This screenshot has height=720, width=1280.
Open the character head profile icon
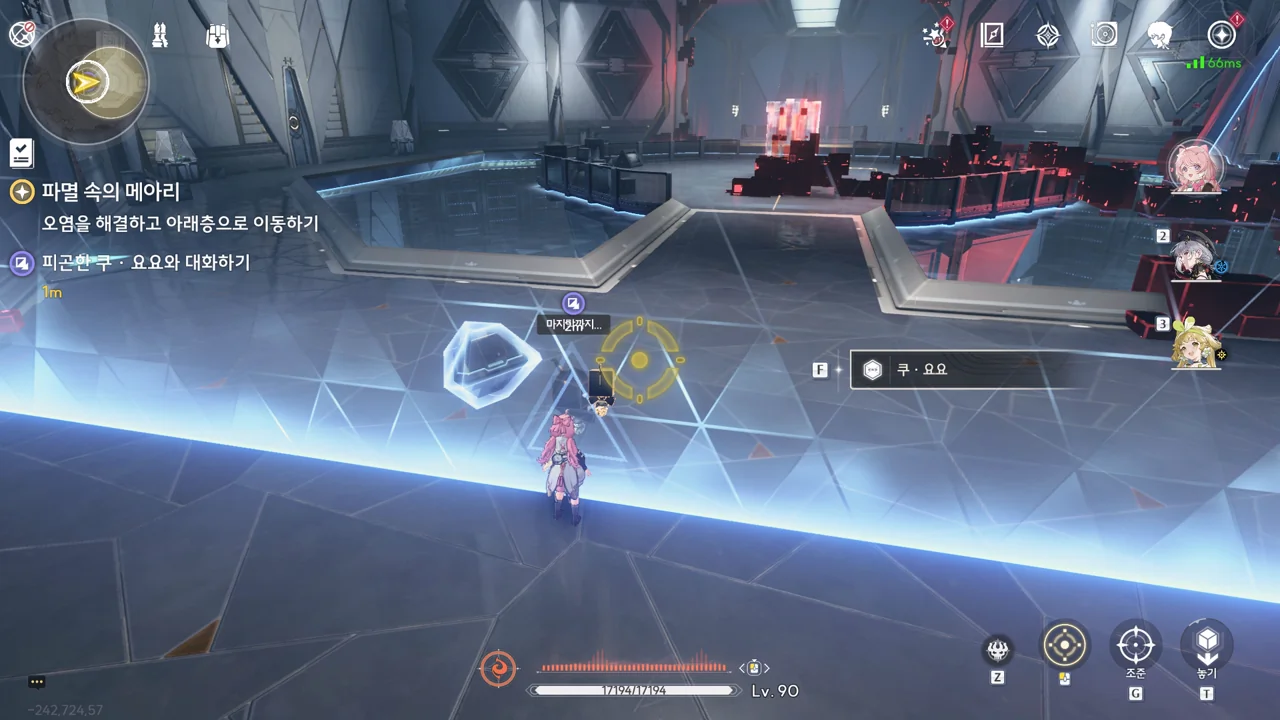1160,36
